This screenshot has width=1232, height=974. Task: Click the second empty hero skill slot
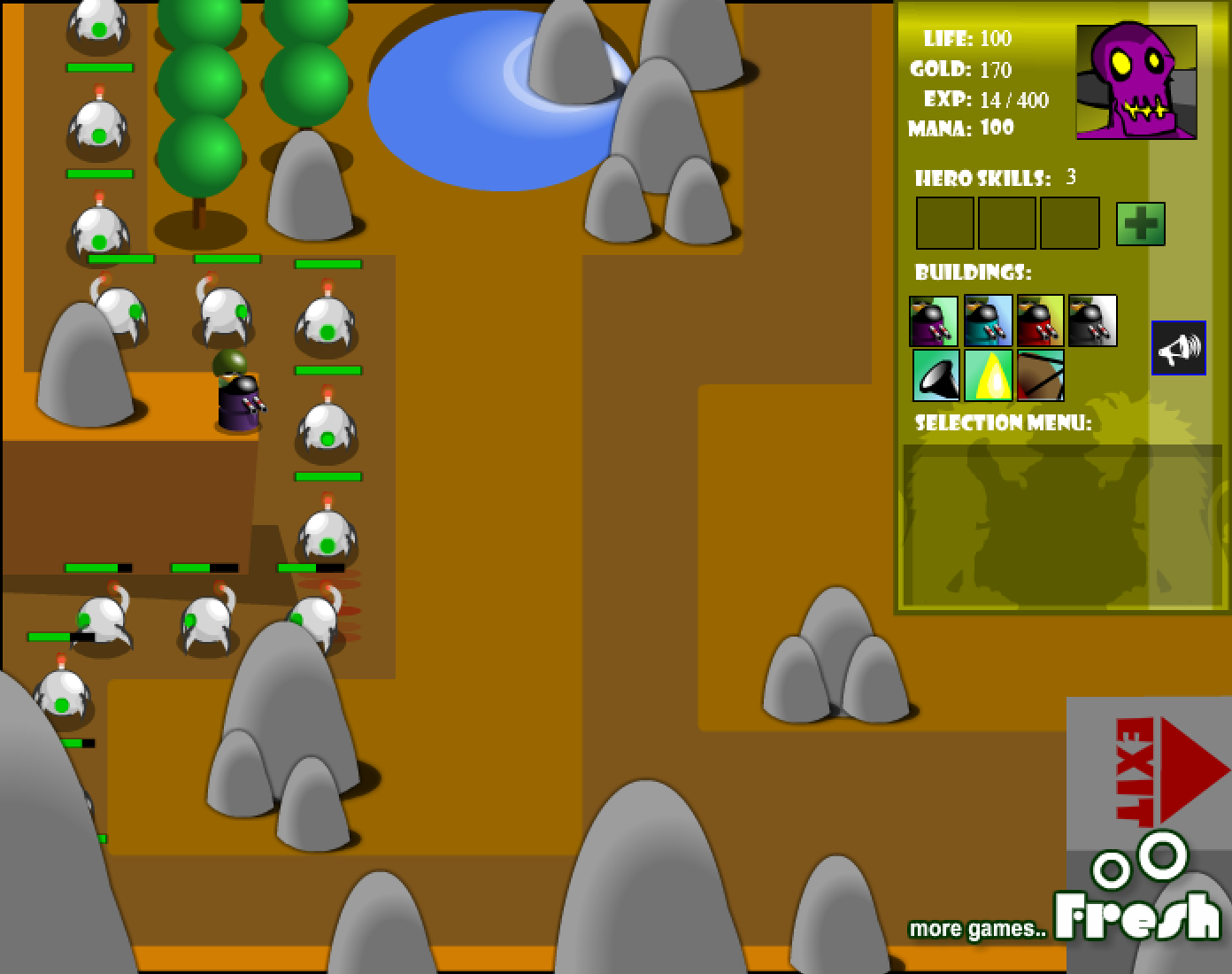(x=1007, y=223)
